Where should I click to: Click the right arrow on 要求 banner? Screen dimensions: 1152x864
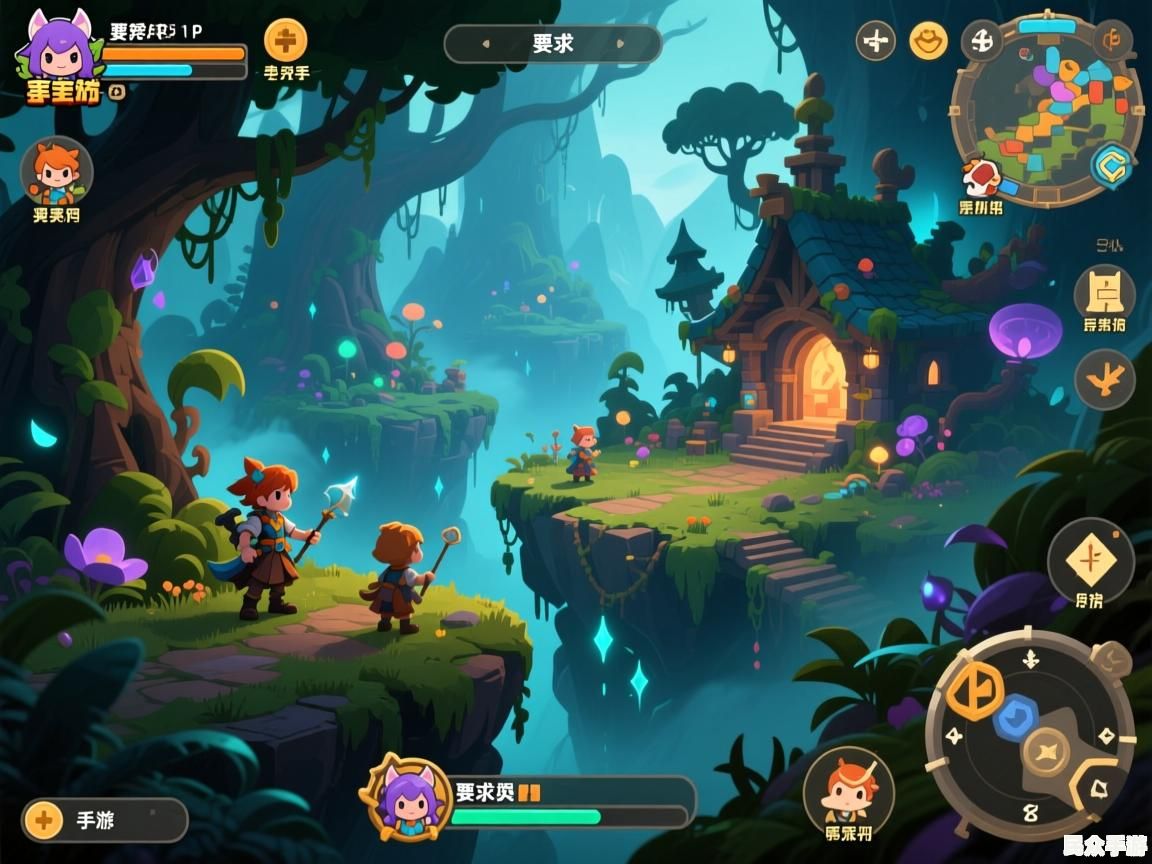(620, 44)
